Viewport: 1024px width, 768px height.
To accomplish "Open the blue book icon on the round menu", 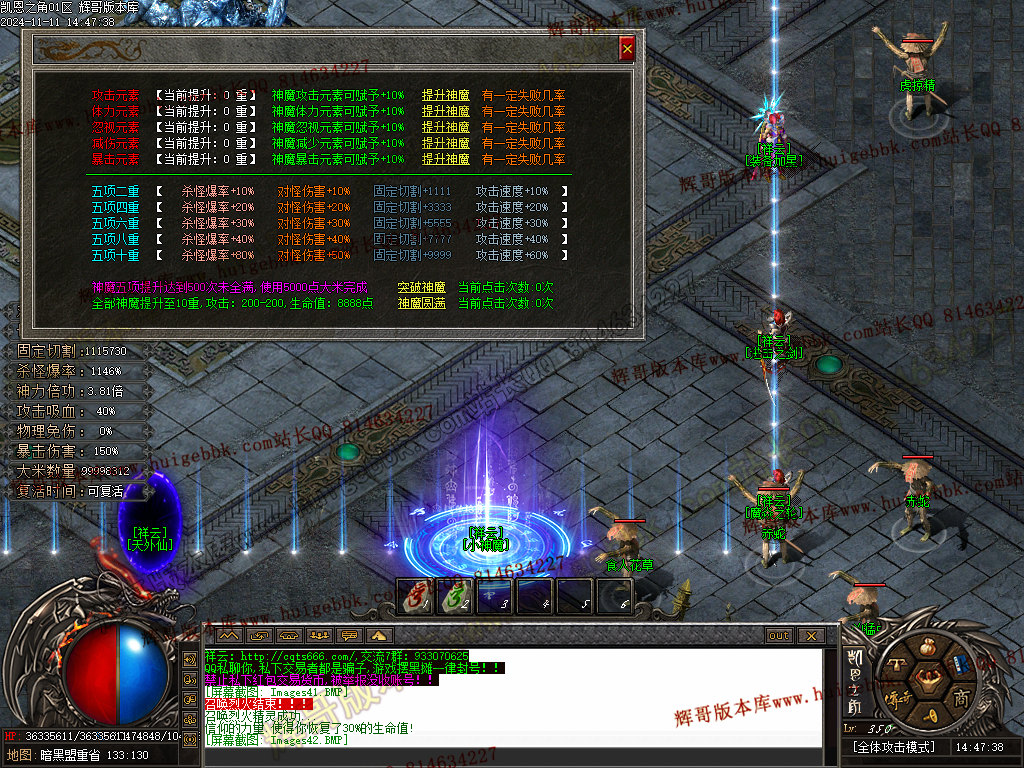I will coord(960,664).
